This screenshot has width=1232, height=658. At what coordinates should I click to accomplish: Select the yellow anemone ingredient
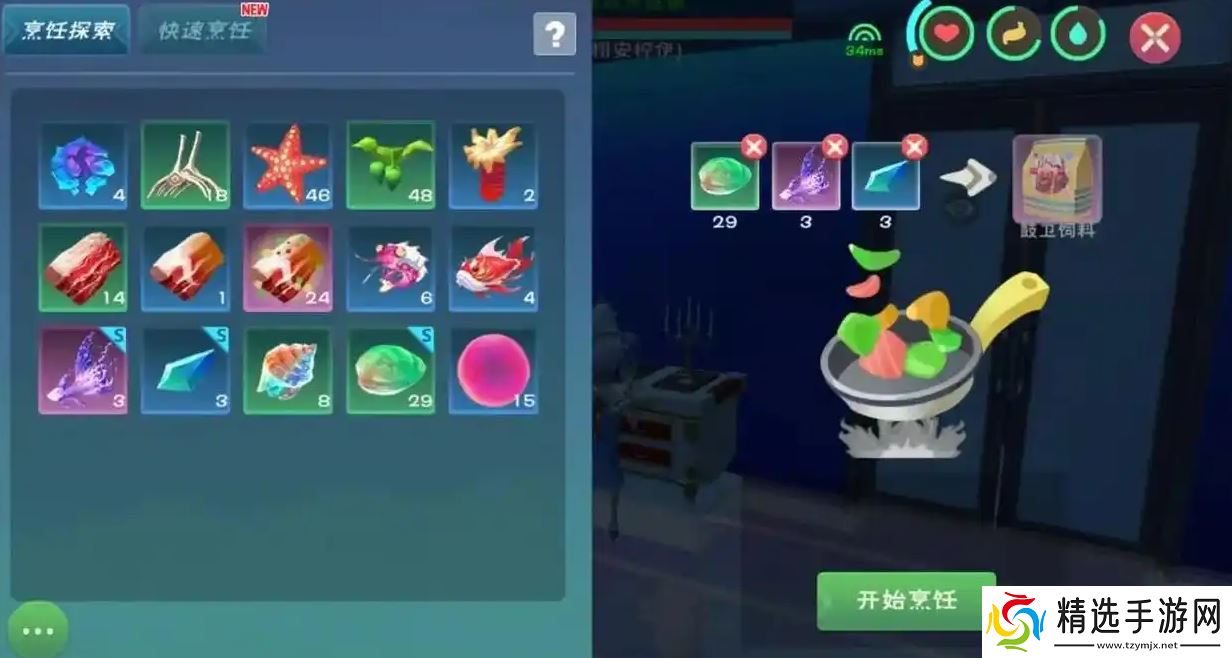coord(492,165)
